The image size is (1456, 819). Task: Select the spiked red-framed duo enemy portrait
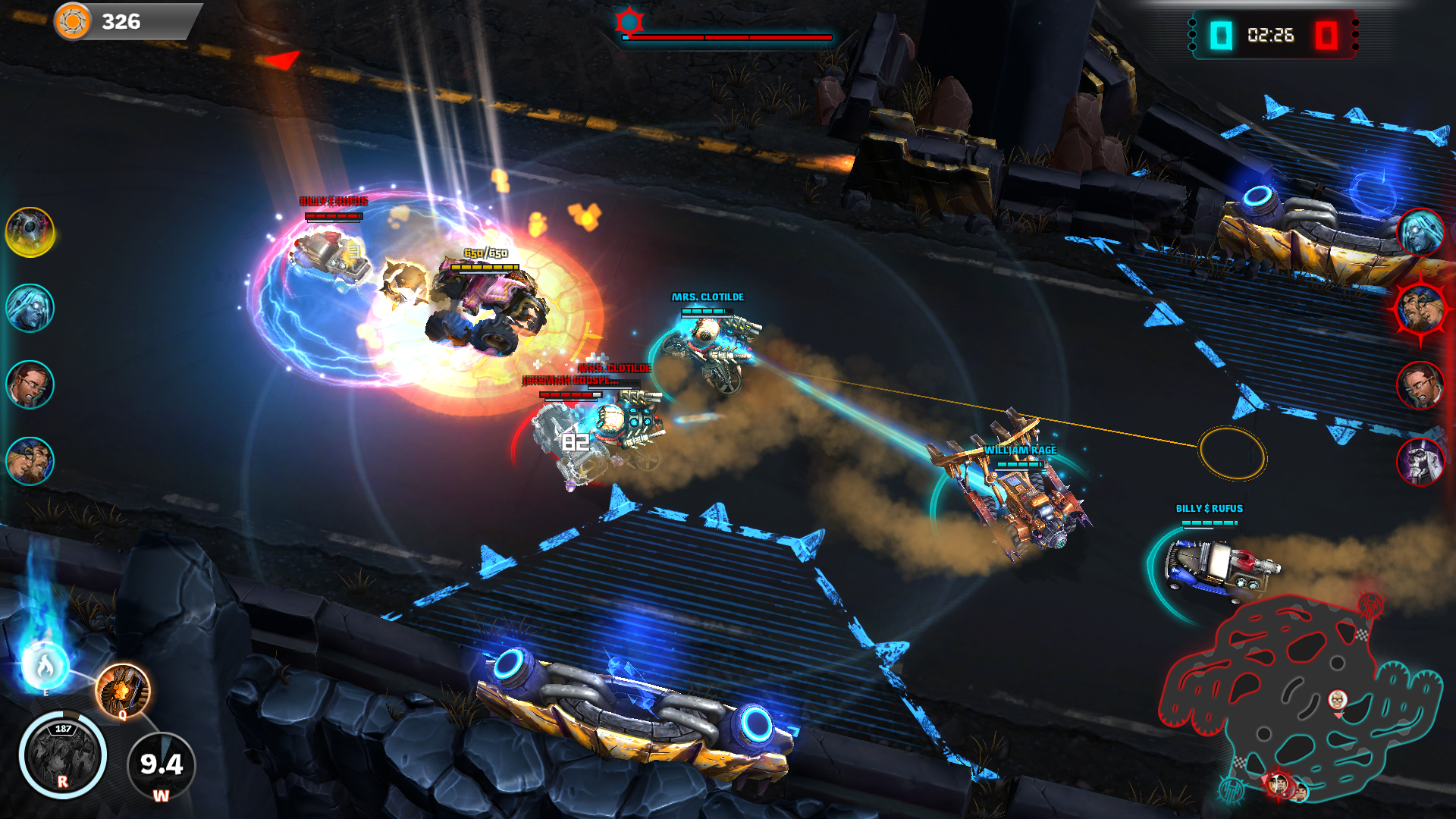coord(1420,309)
